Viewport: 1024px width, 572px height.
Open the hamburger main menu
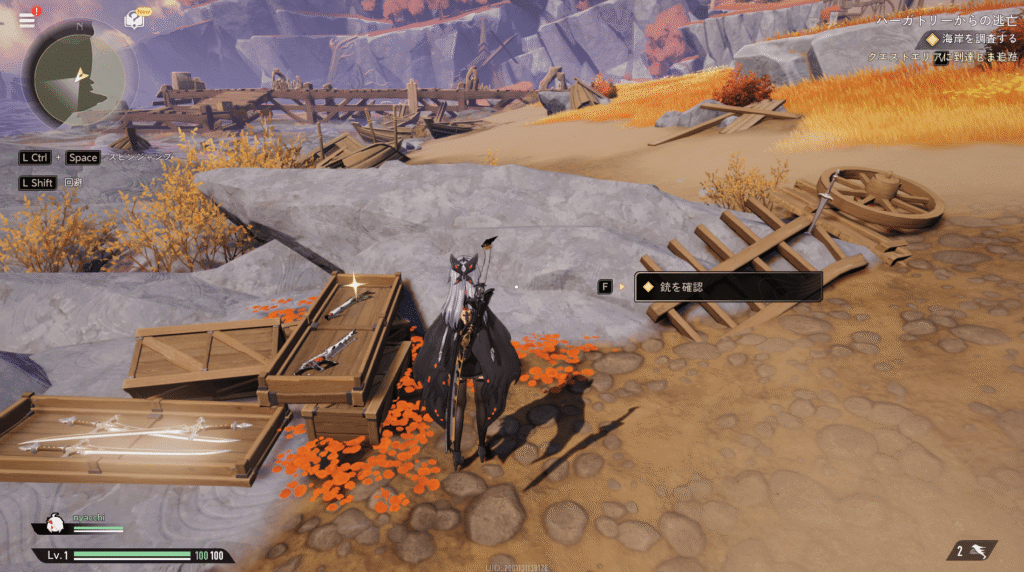[x=26, y=20]
